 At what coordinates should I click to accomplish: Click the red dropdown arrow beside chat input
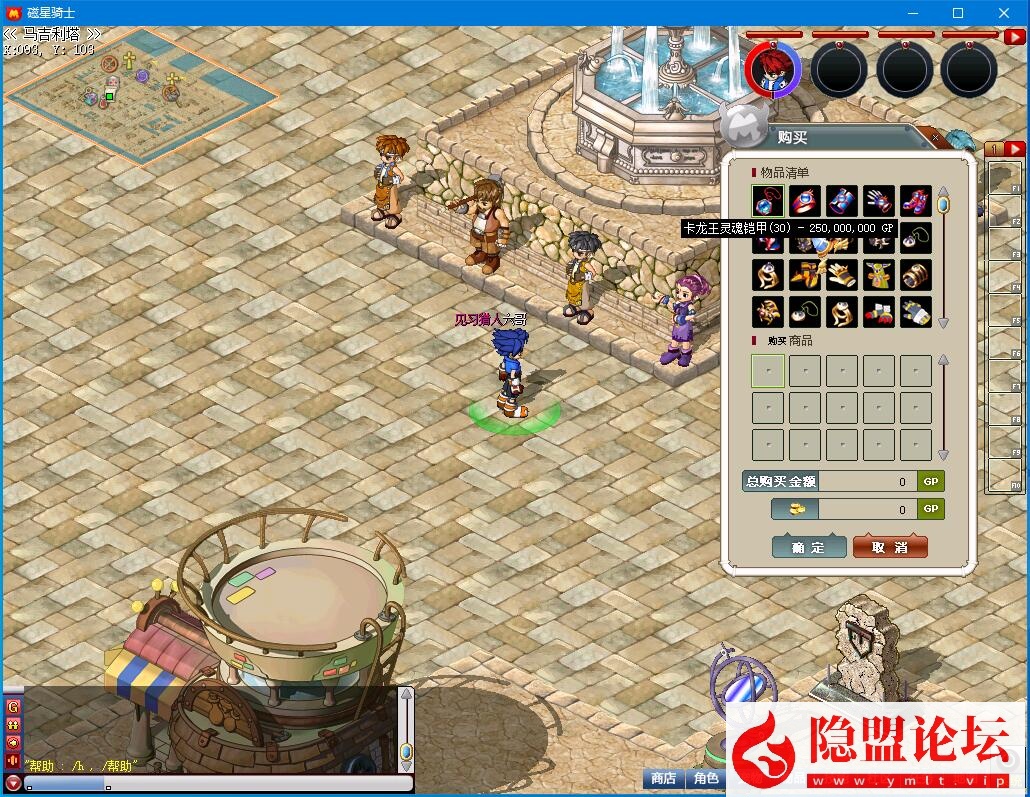pos(13,783)
